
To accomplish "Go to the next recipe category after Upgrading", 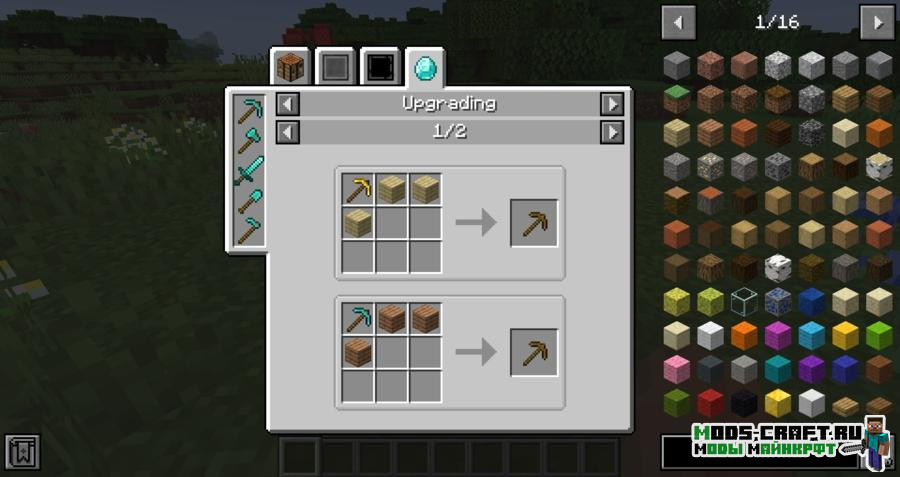I will [x=611, y=104].
